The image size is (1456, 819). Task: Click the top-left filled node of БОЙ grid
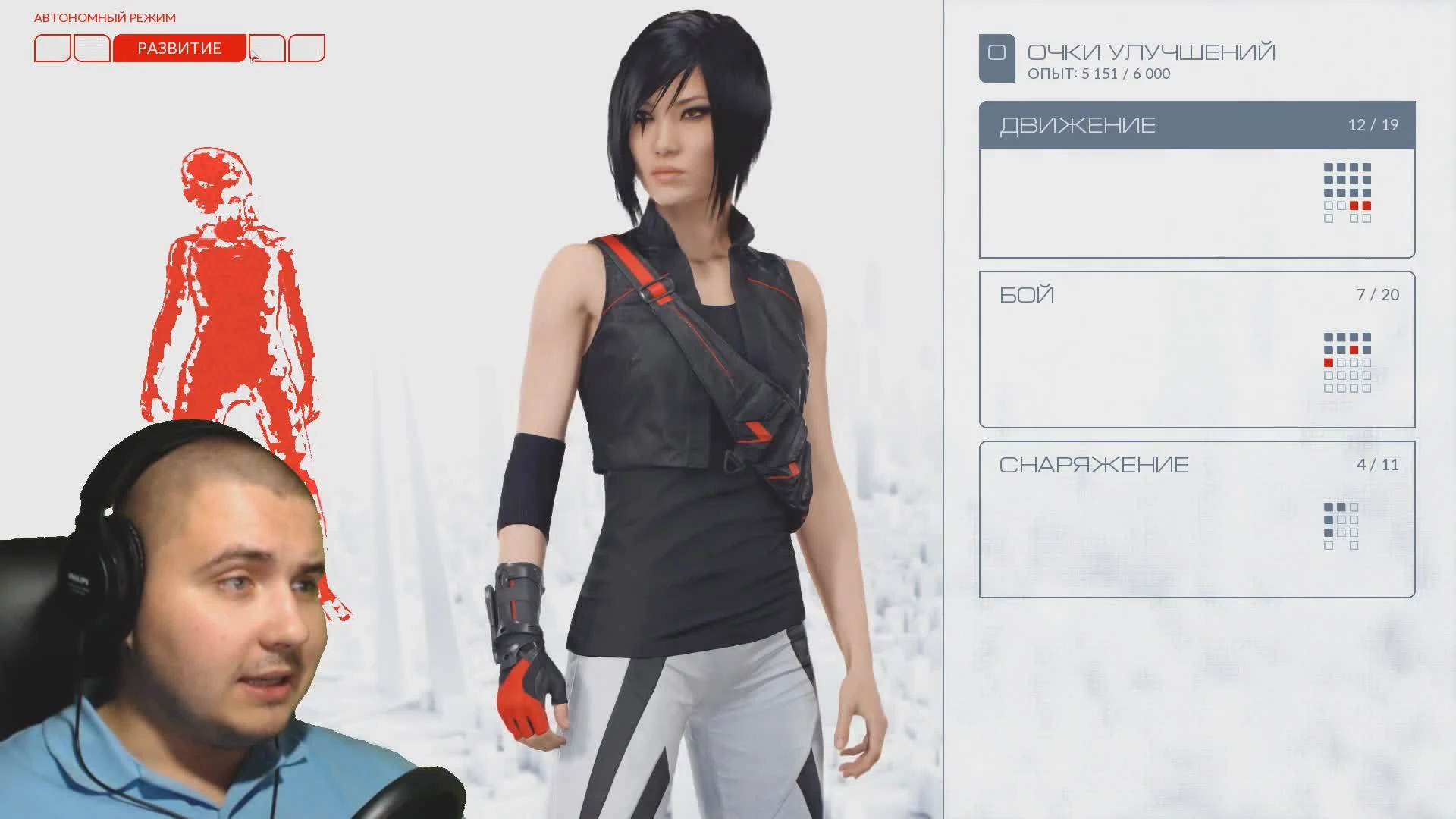(x=1329, y=337)
